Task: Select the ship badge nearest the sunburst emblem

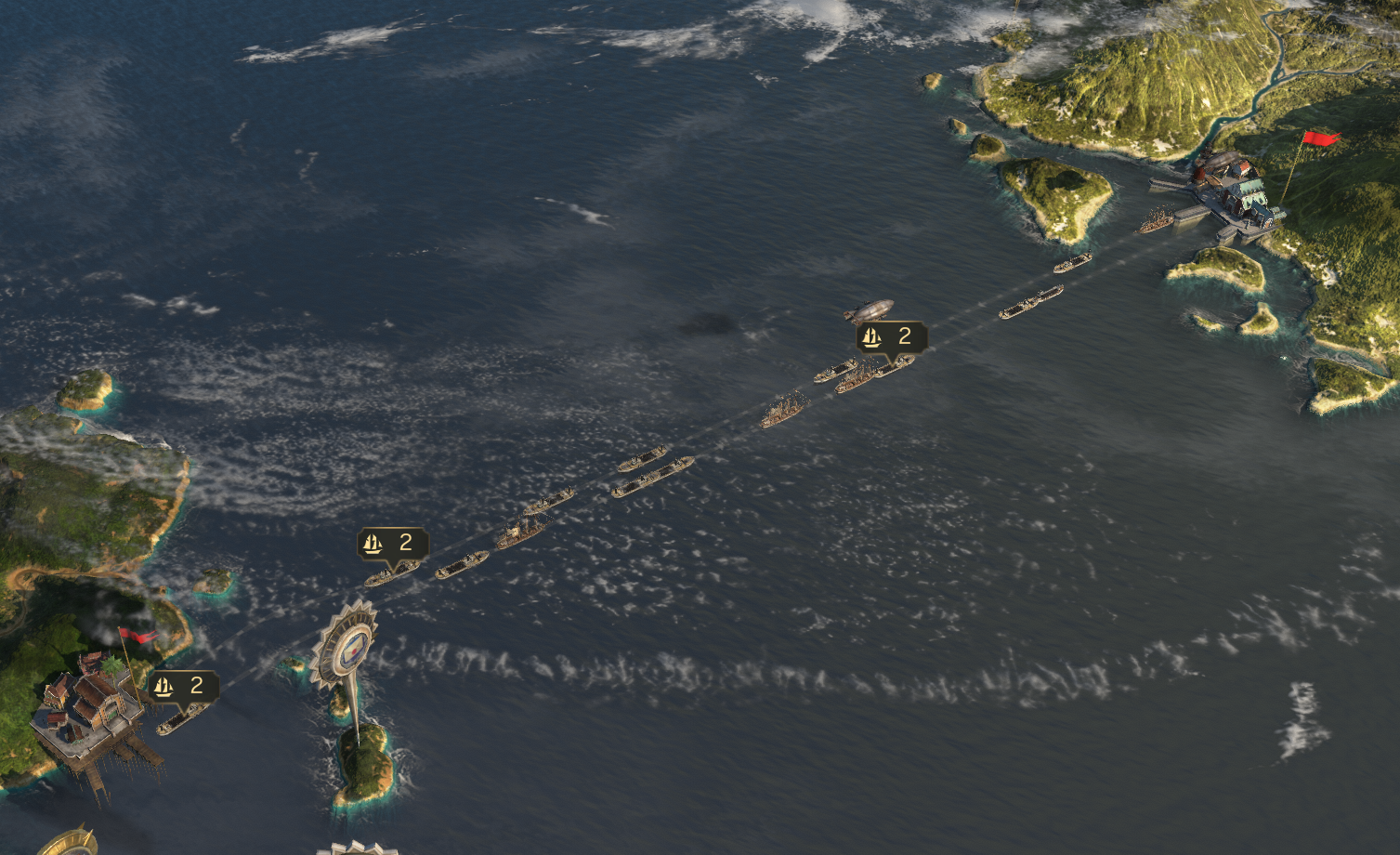Action: coord(393,544)
